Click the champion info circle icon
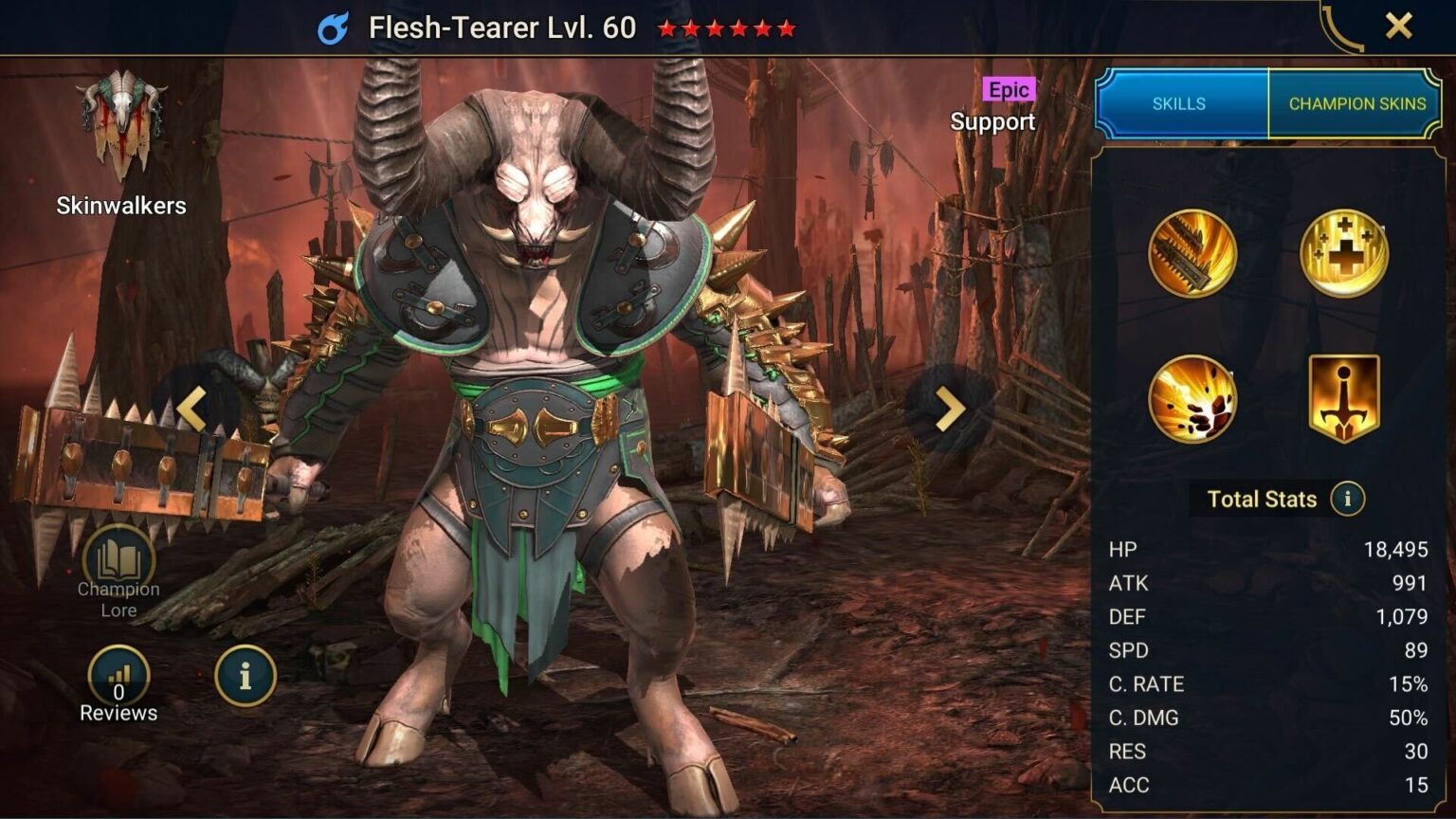1456x819 pixels. 243,676
